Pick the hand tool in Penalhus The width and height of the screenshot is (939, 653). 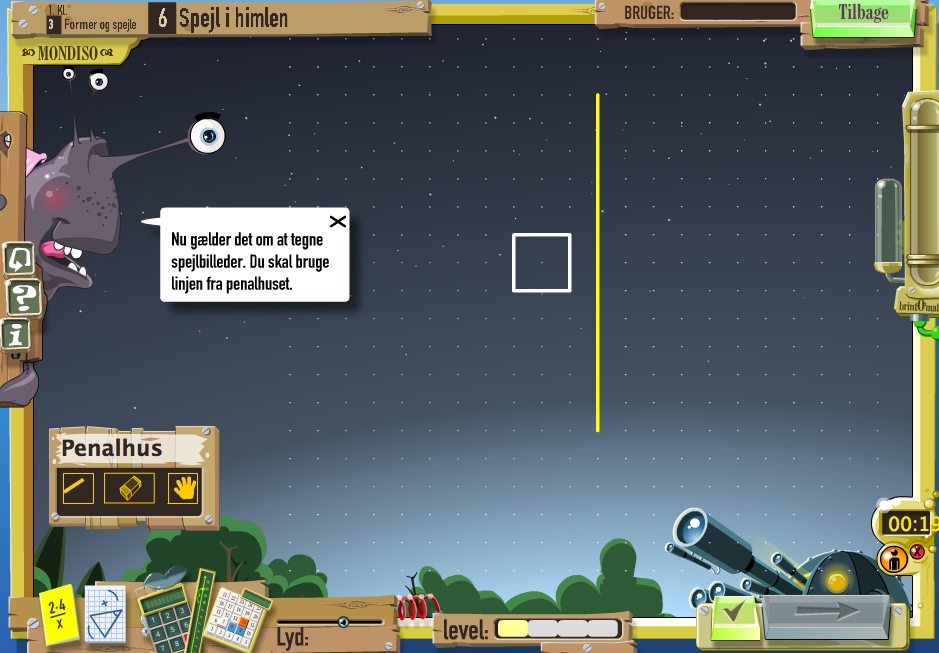point(183,488)
